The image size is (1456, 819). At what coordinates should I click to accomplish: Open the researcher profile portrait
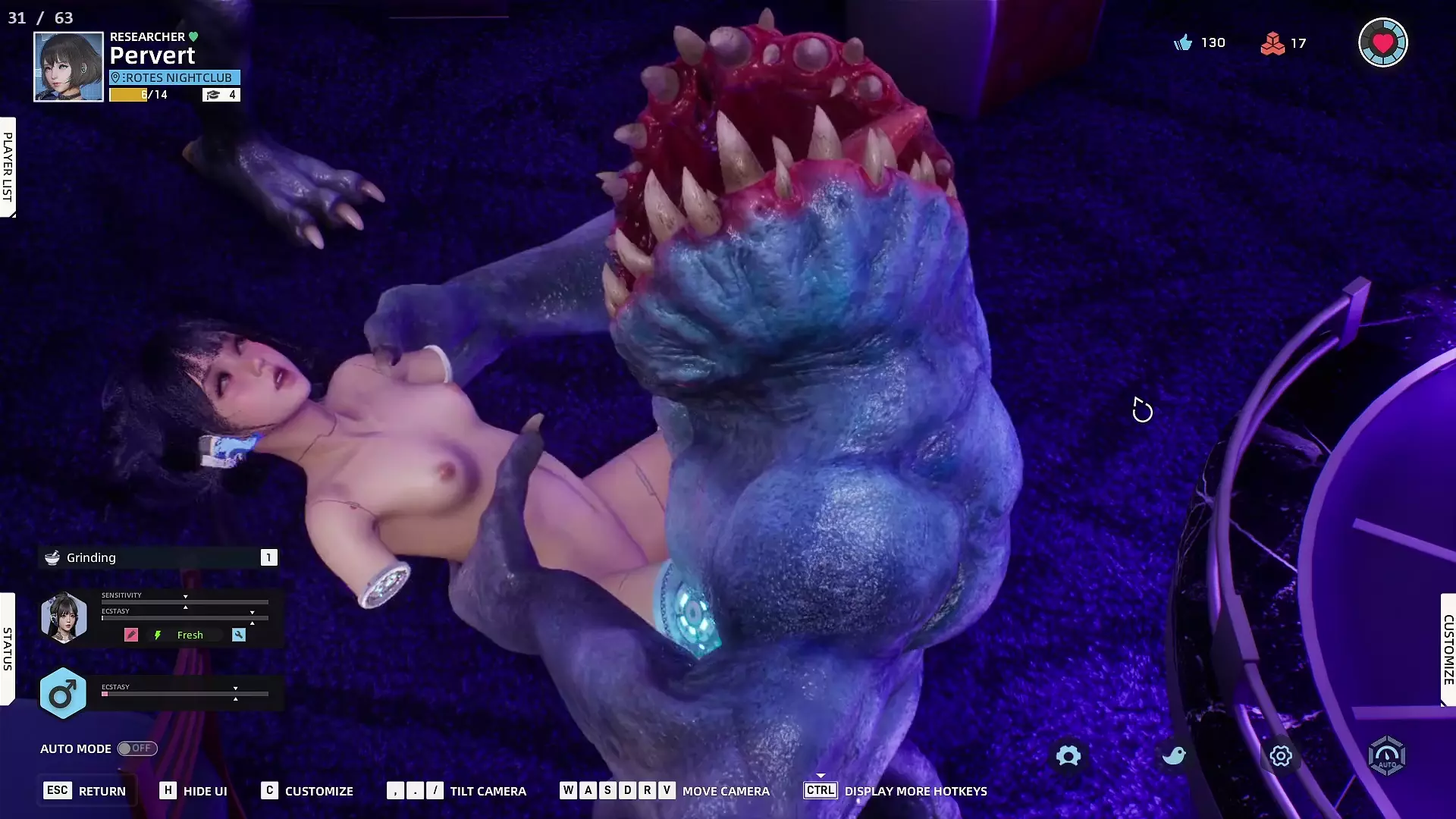coord(68,67)
